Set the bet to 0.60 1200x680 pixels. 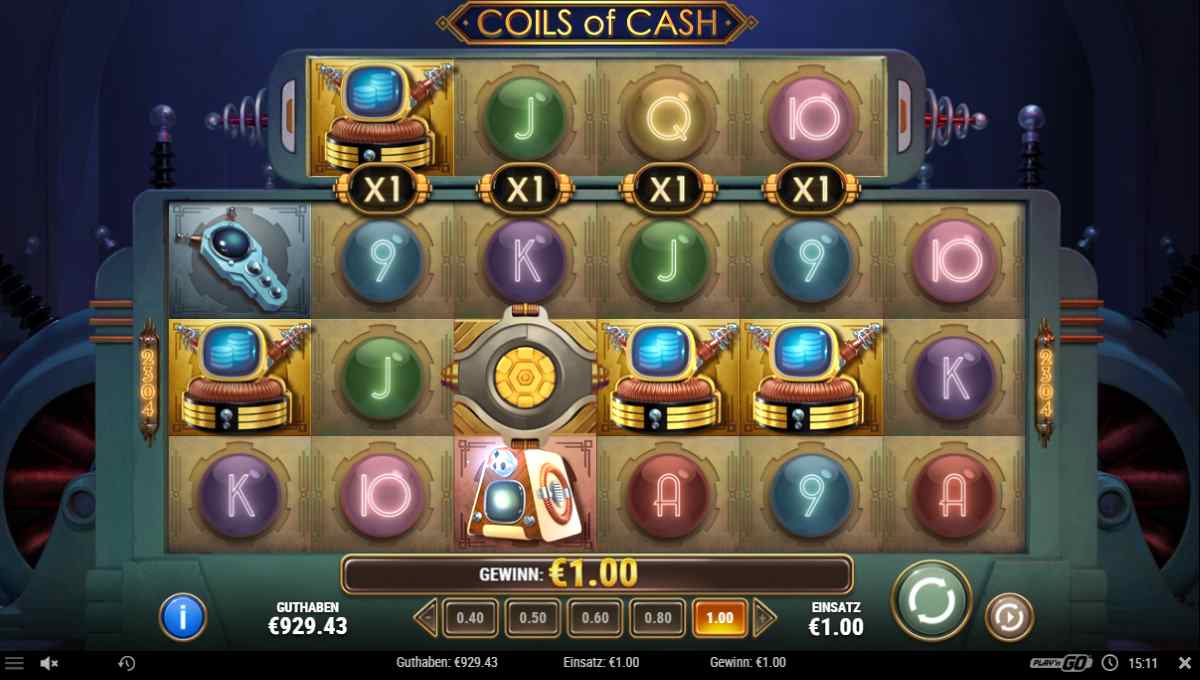click(595, 618)
